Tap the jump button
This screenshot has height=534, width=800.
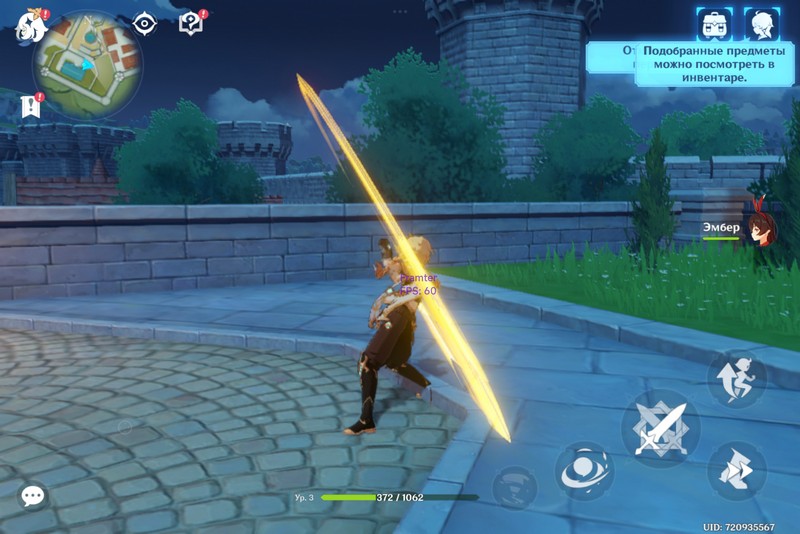click(737, 378)
